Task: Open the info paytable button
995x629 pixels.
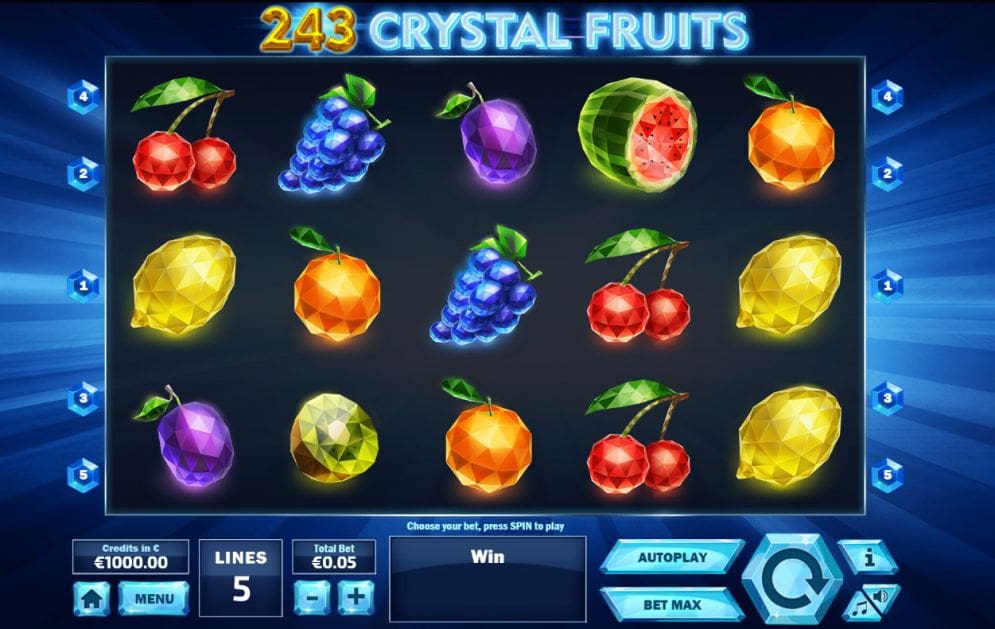Action: point(868,557)
